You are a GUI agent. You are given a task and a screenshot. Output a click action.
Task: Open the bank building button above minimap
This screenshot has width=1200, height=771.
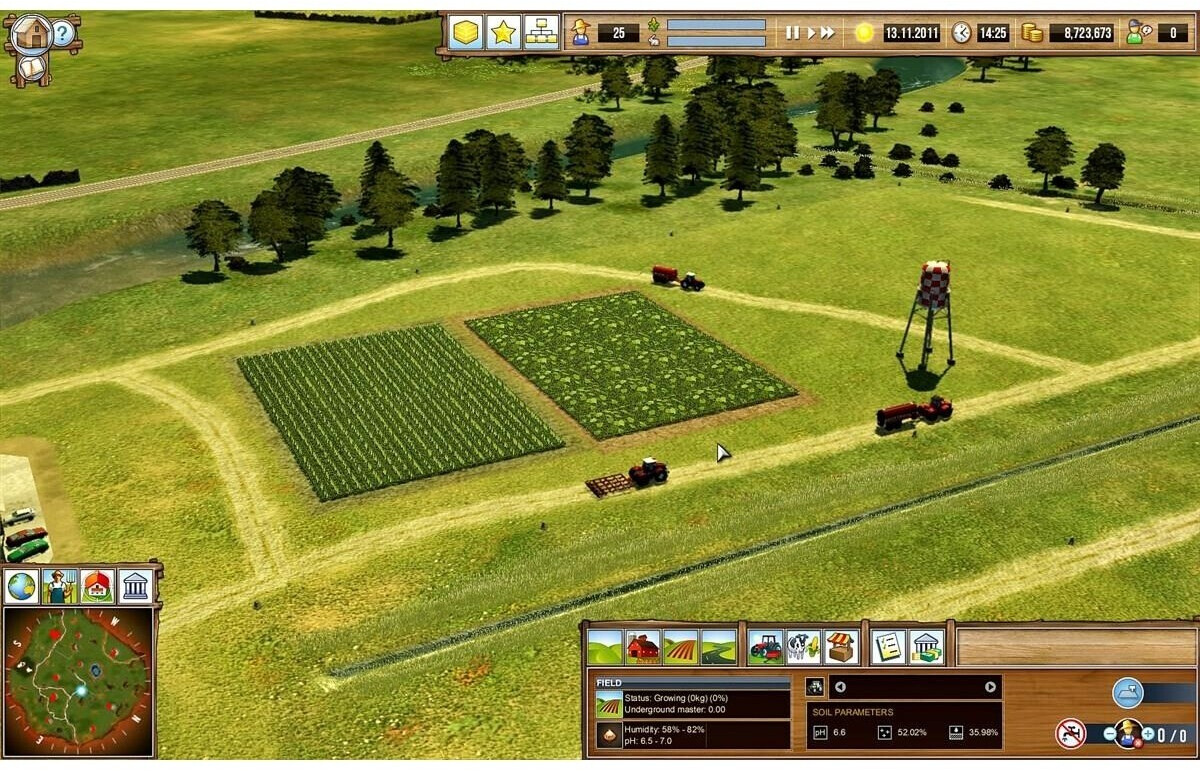(x=135, y=587)
